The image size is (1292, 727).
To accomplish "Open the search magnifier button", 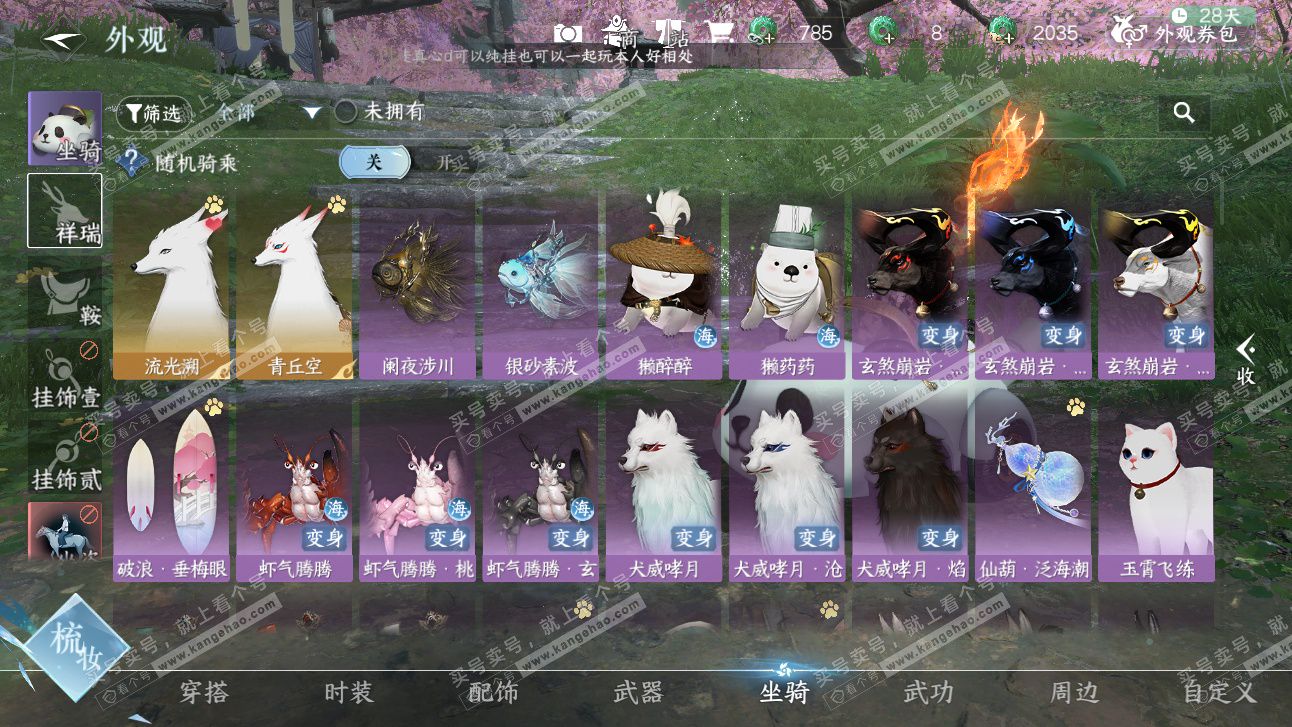I will pos(1184,113).
